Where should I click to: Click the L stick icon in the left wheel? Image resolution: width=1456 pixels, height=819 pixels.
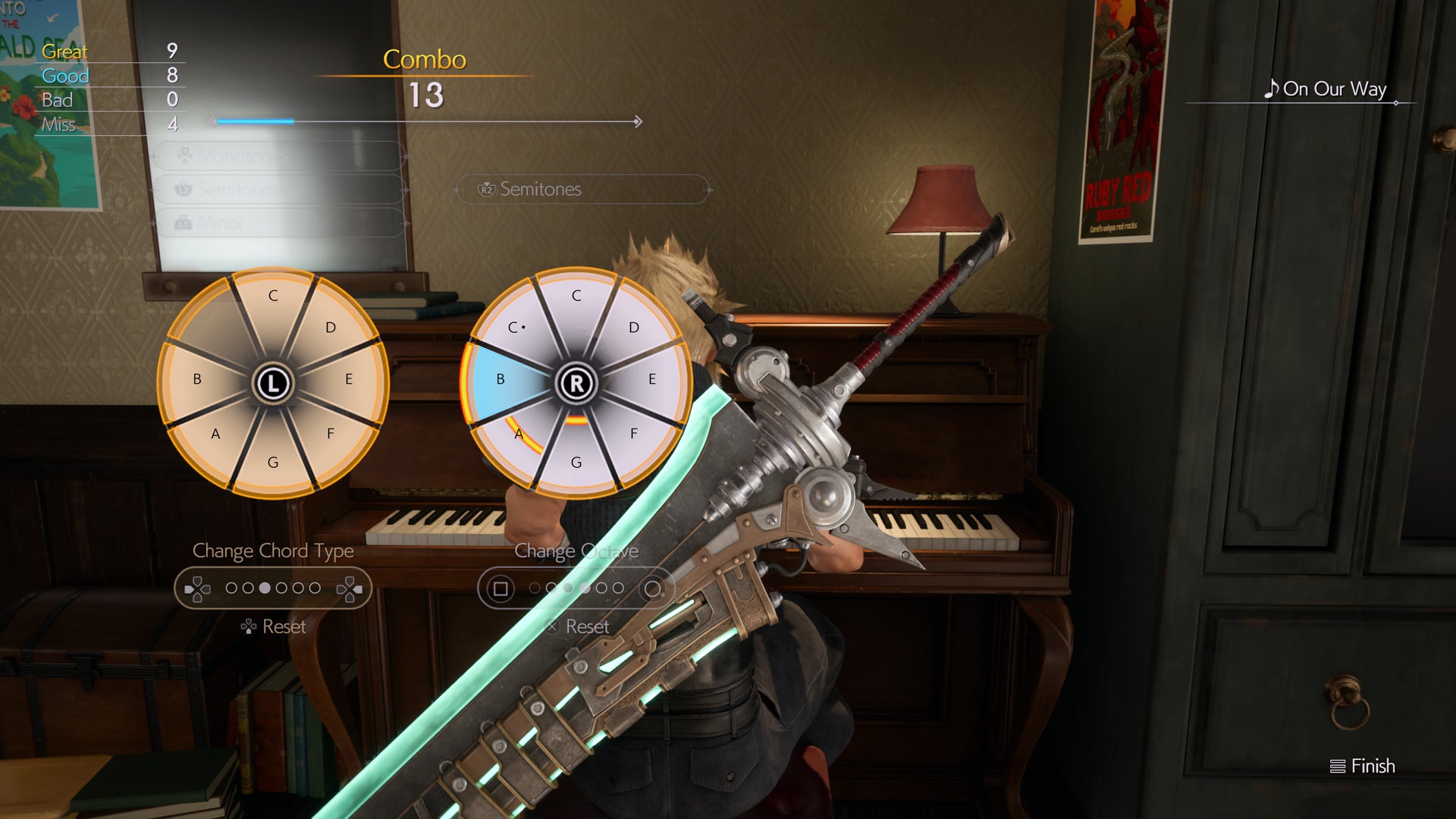273,383
